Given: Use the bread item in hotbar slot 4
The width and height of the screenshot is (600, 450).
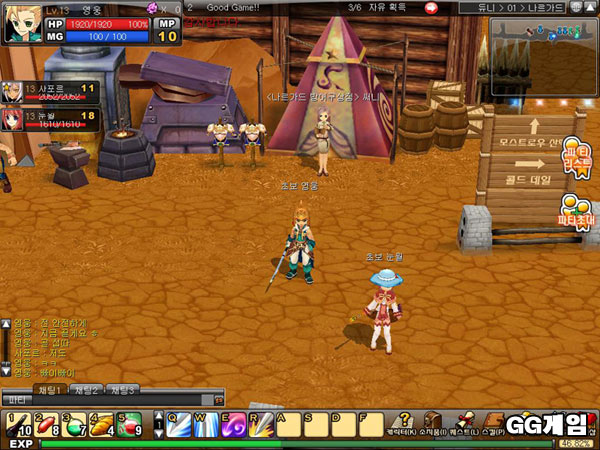Looking at the screenshot, I should pyautogui.click(x=101, y=424).
